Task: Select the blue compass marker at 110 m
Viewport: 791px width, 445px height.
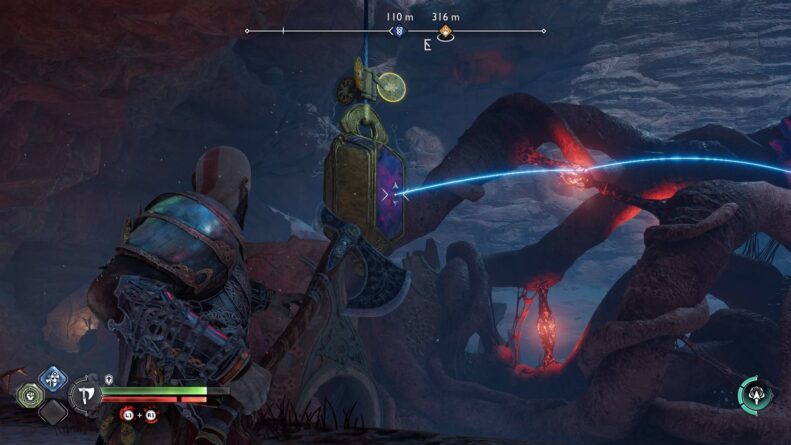Action: [400, 32]
